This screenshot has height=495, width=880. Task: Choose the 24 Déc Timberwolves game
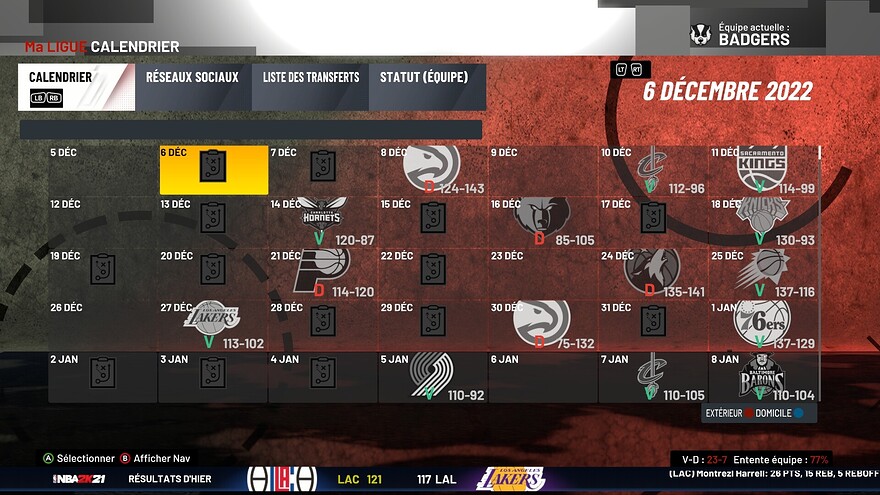(x=652, y=271)
